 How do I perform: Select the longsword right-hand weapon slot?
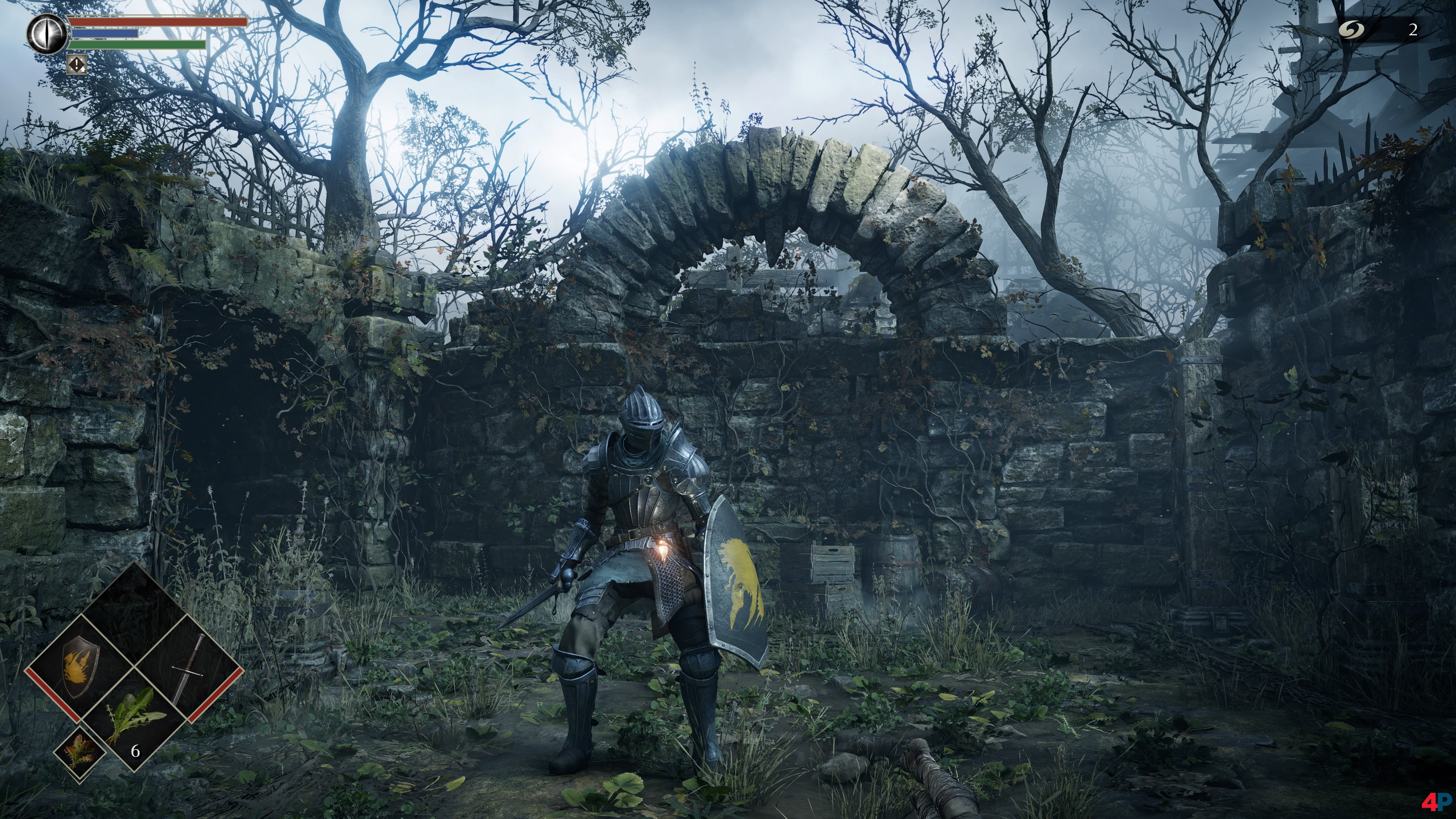click(x=188, y=669)
